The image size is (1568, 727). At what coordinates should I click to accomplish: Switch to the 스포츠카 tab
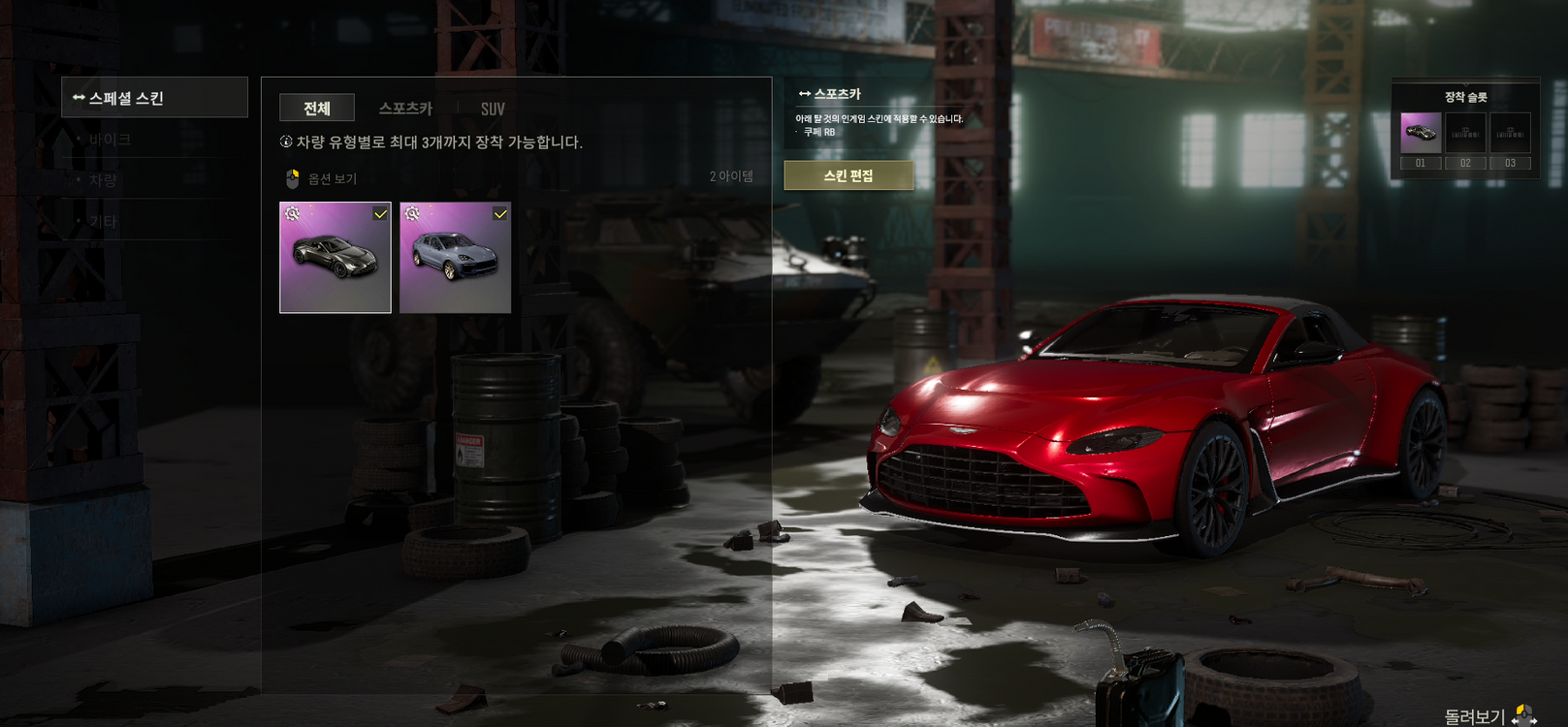pos(405,109)
